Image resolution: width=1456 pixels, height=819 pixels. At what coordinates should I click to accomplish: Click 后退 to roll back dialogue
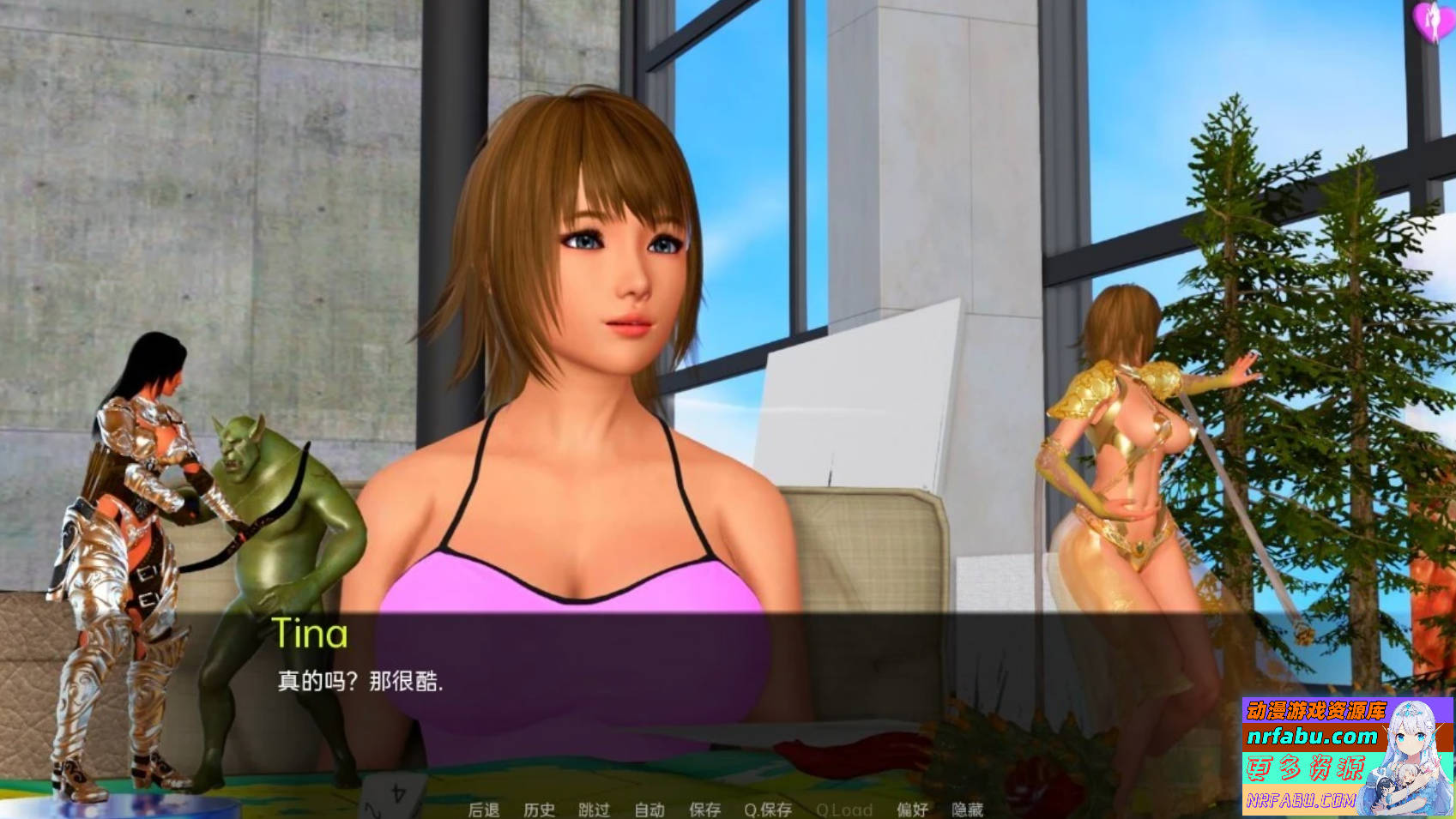click(x=485, y=809)
